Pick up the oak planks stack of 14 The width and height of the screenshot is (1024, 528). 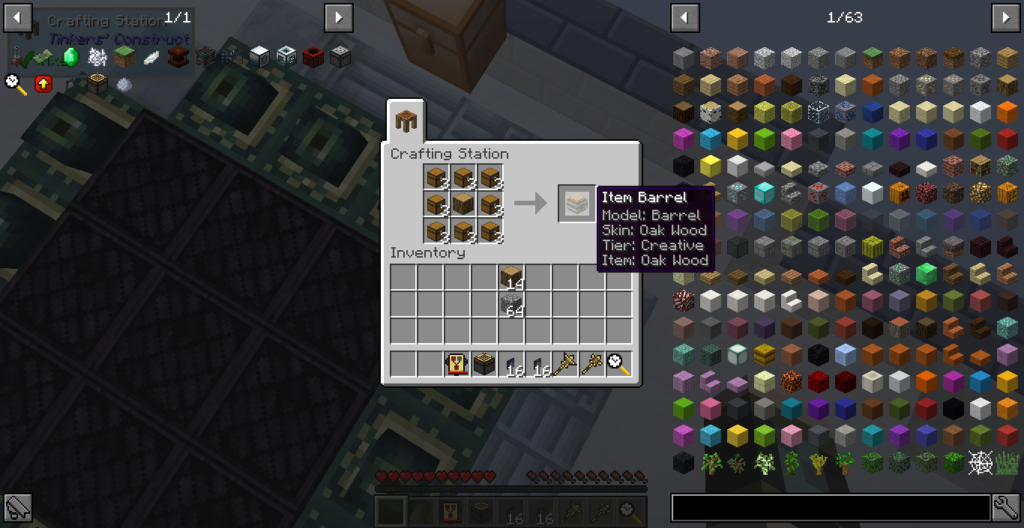coord(512,278)
